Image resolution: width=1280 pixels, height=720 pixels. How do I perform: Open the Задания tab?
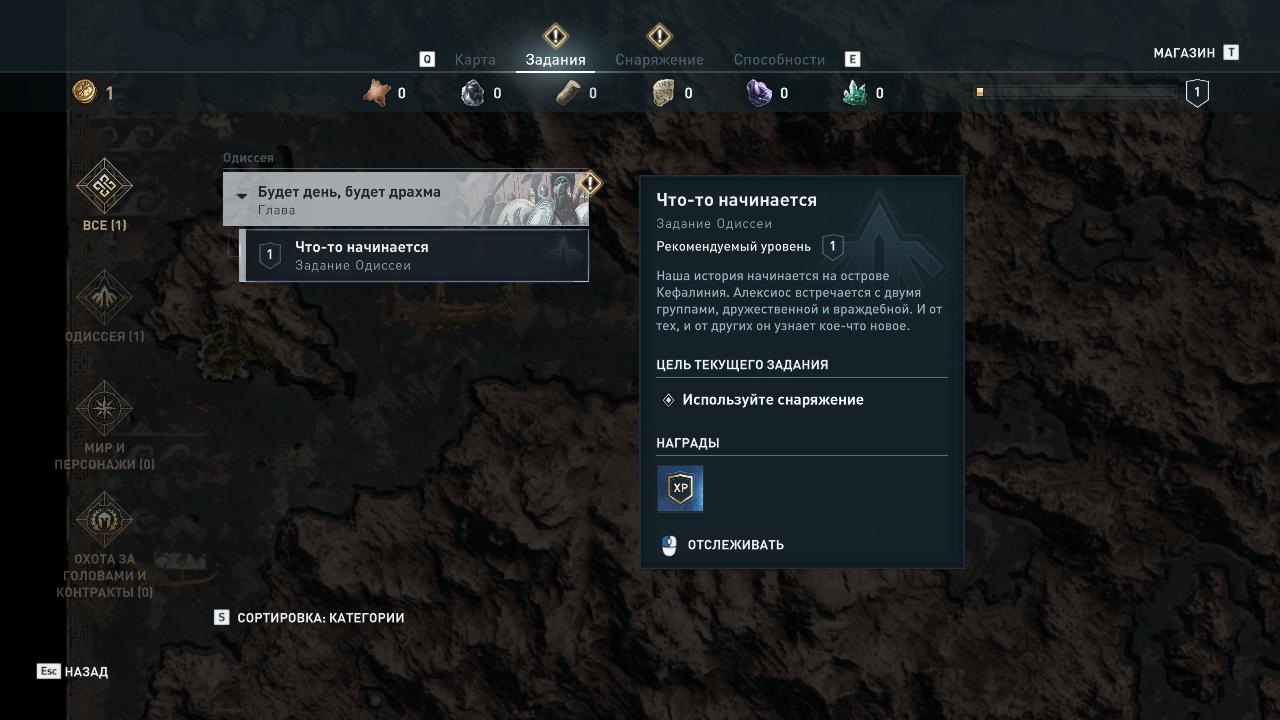tap(555, 60)
